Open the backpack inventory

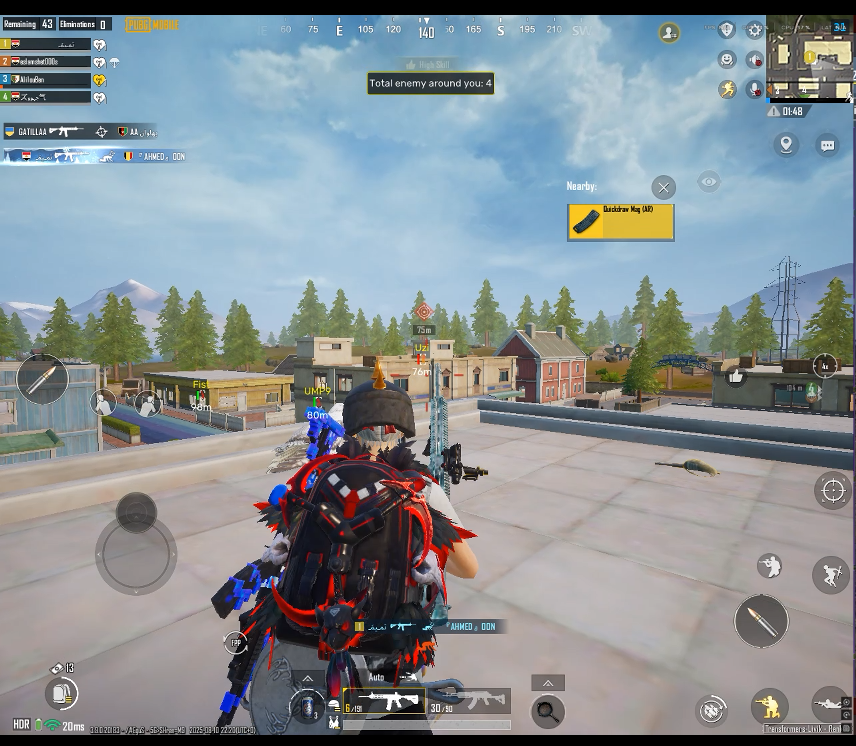(61, 692)
